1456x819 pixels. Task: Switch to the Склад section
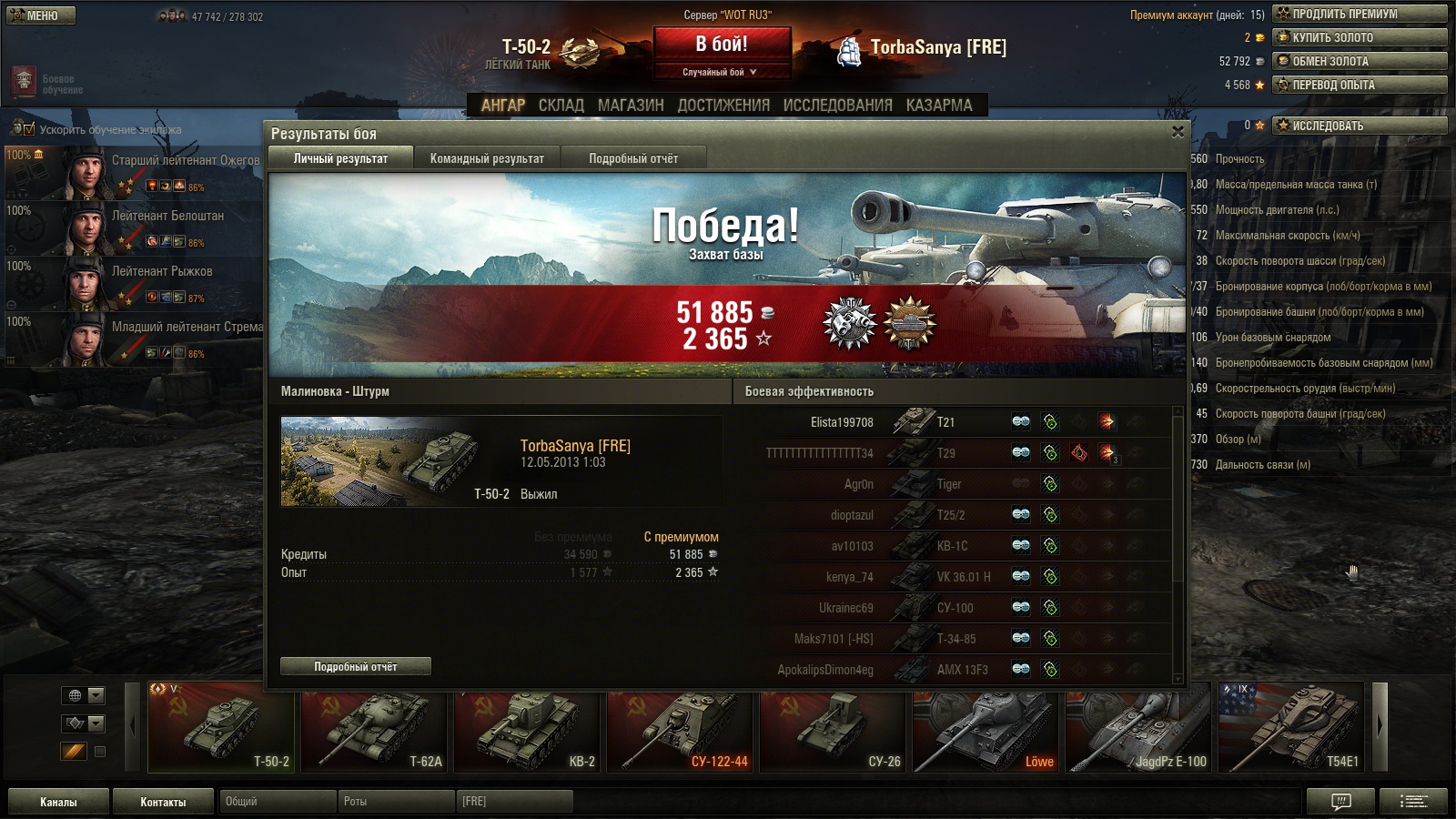click(x=561, y=106)
